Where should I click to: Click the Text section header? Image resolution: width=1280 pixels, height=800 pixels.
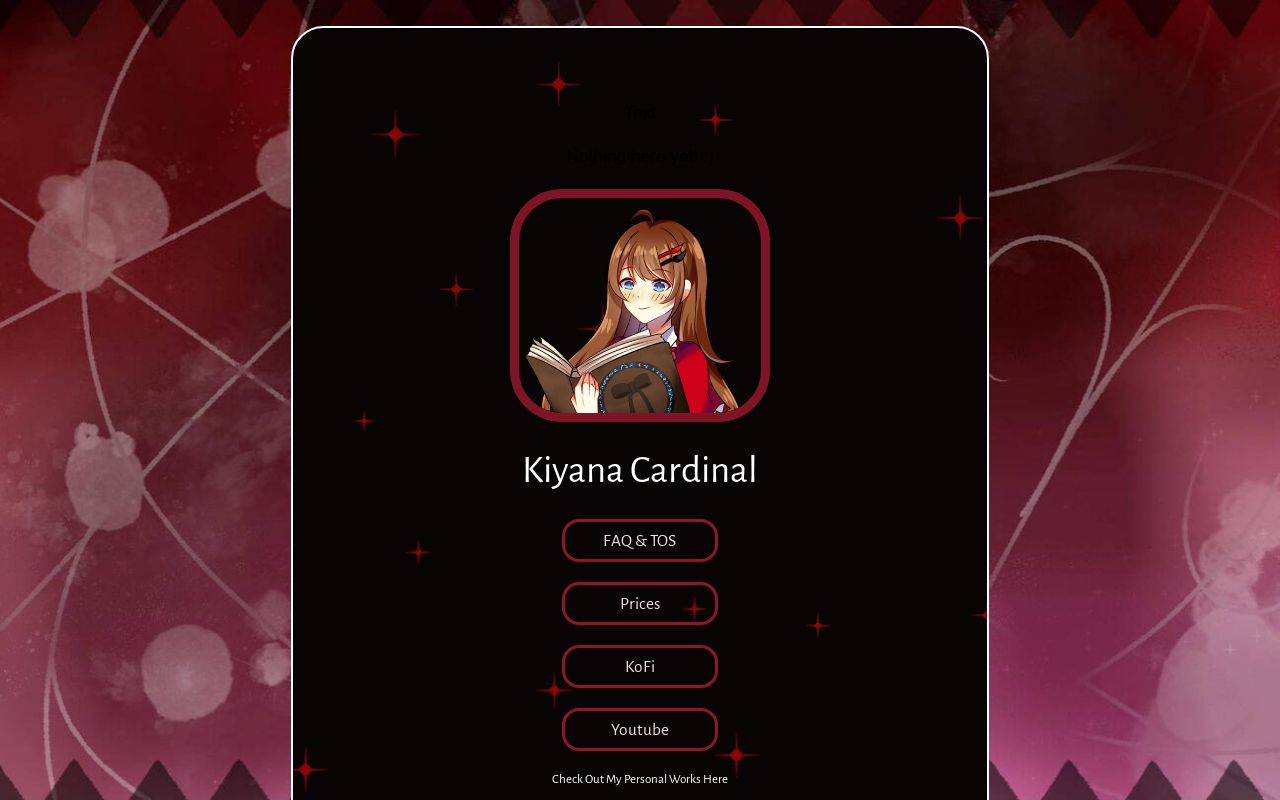(x=640, y=112)
